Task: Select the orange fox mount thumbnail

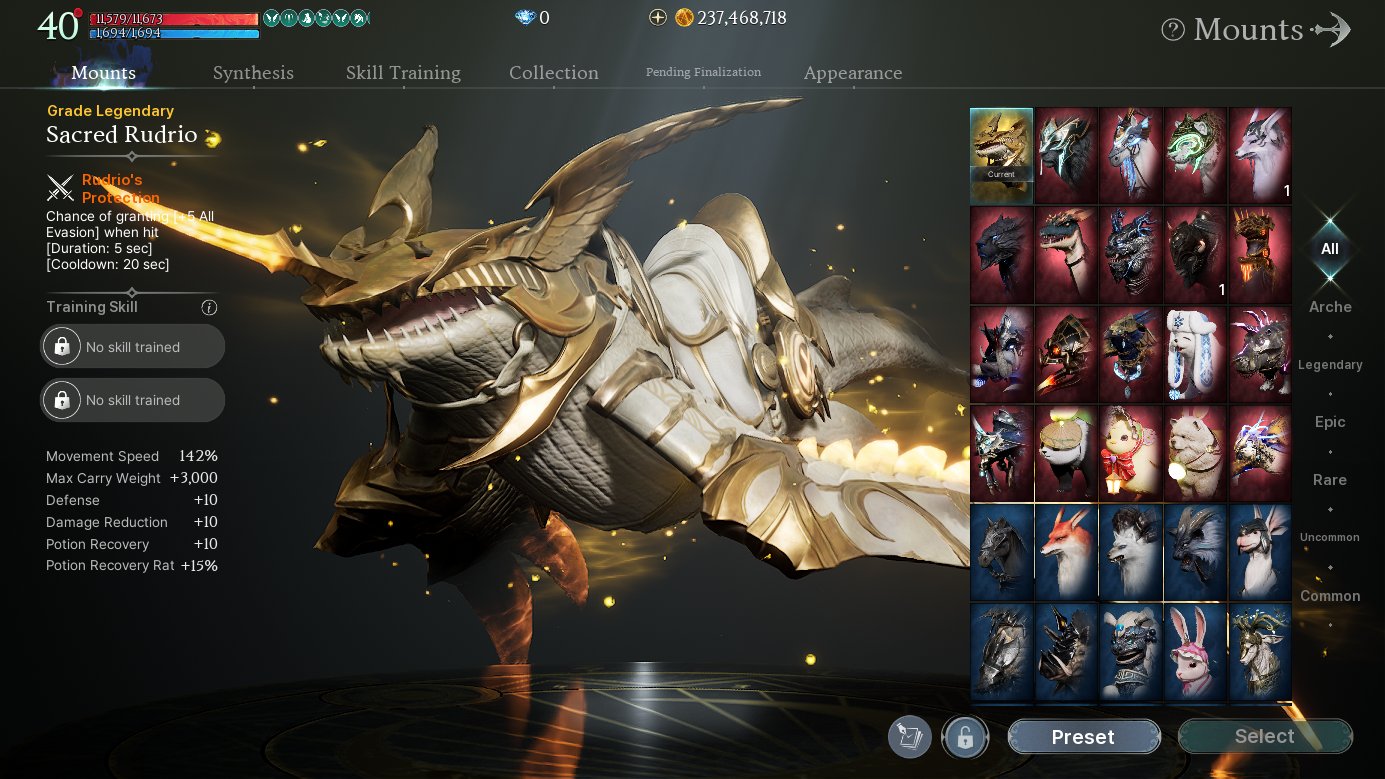Action: (1066, 552)
